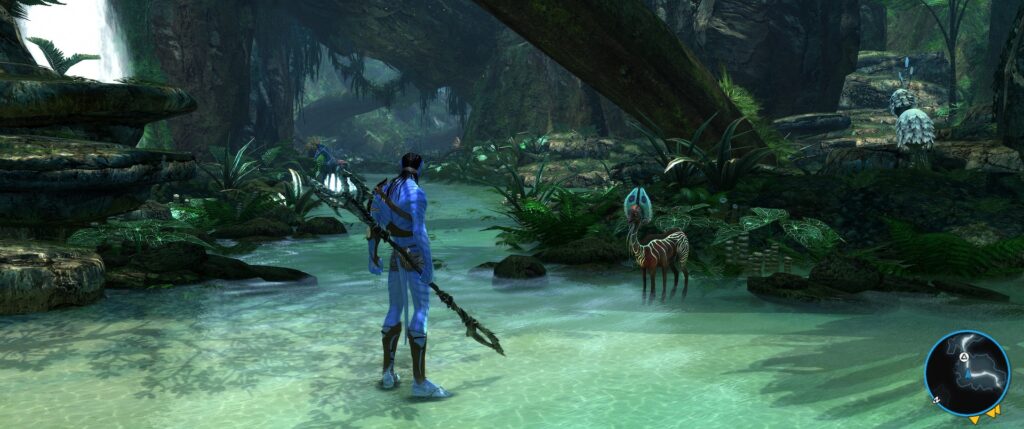
Task: Click the circular minimap
Action: [967, 373]
